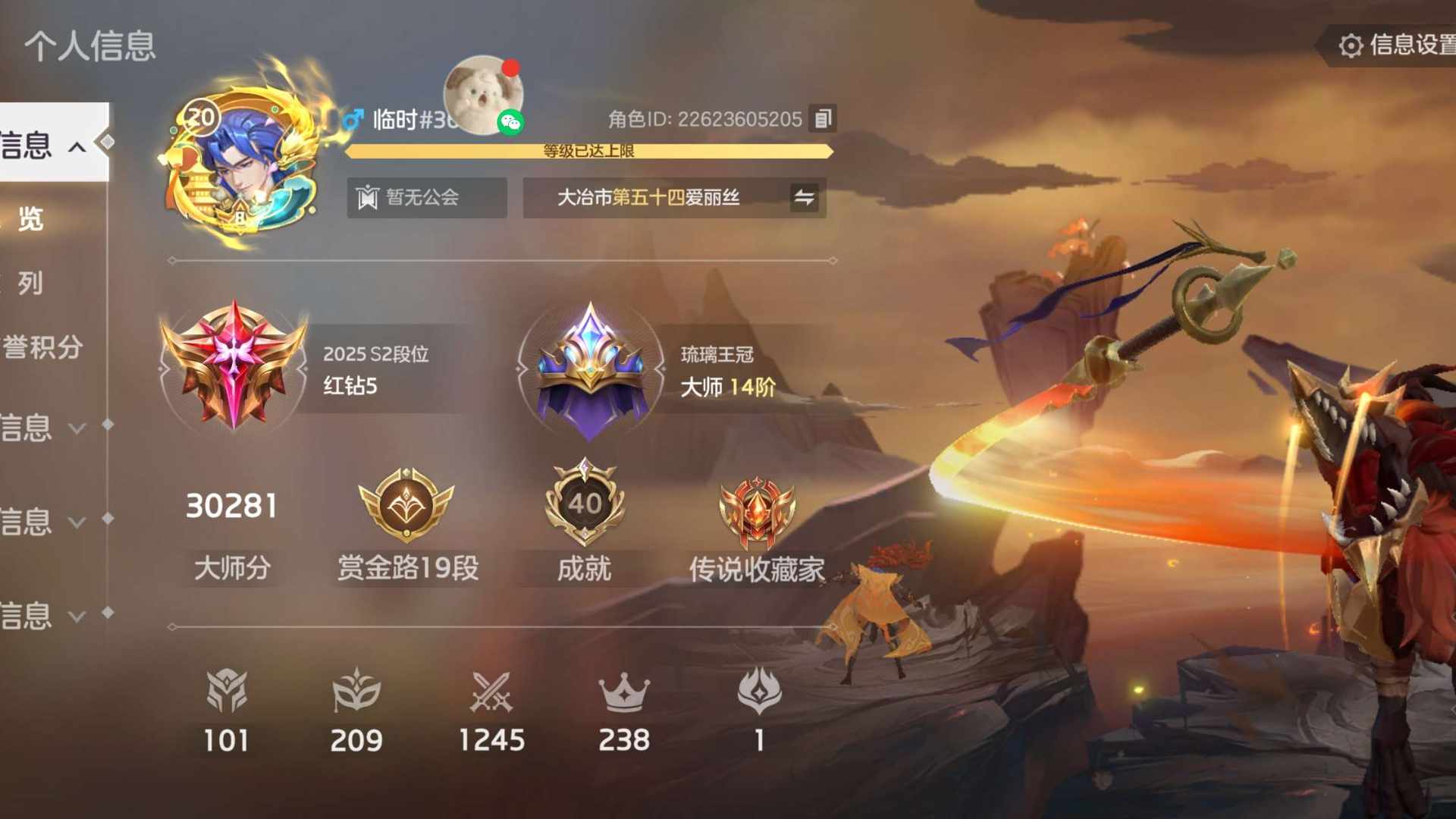Select the helmet hero count icon
The width and height of the screenshot is (1456, 819).
226,691
